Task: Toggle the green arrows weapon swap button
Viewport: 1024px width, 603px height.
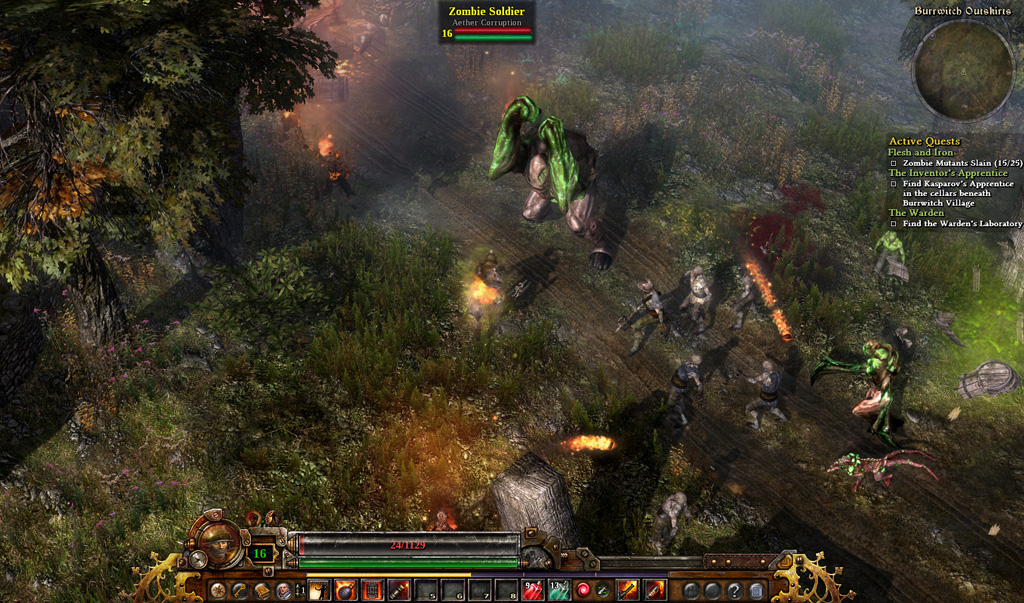Action: (x=602, y=590)
